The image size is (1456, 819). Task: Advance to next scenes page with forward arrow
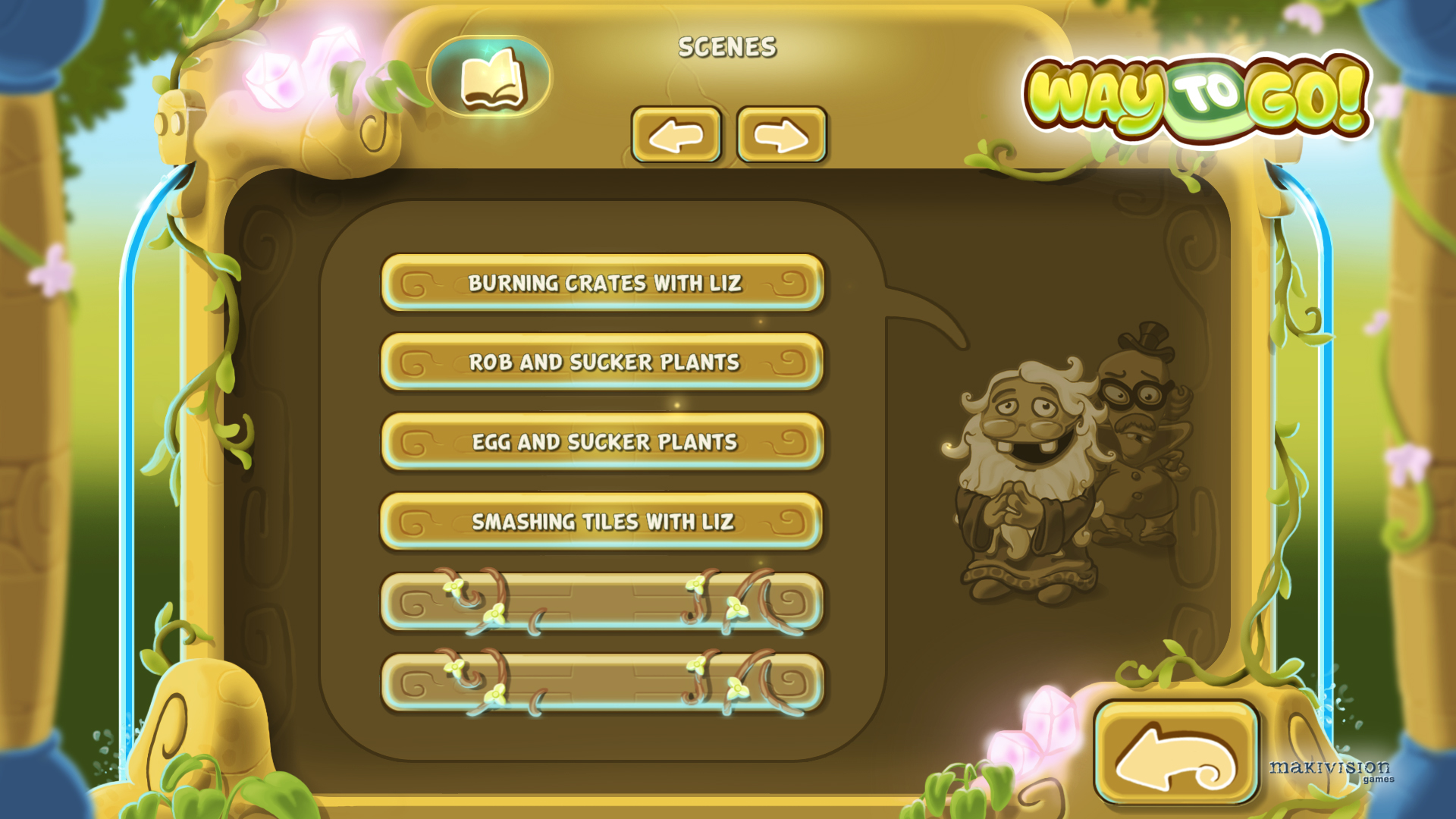[x=781, y=136]
